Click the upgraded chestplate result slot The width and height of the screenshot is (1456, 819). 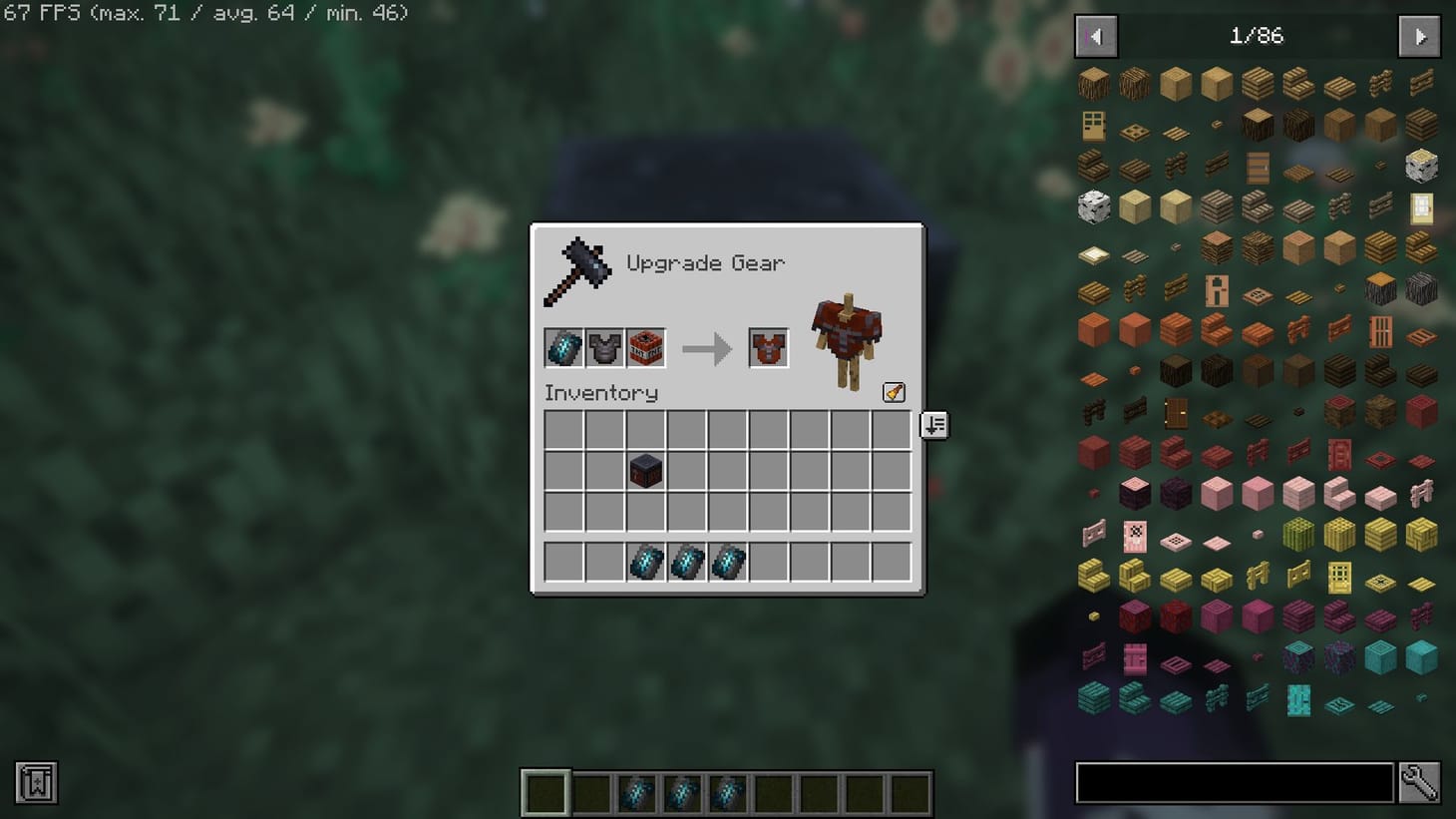click(x=768, y=347)
